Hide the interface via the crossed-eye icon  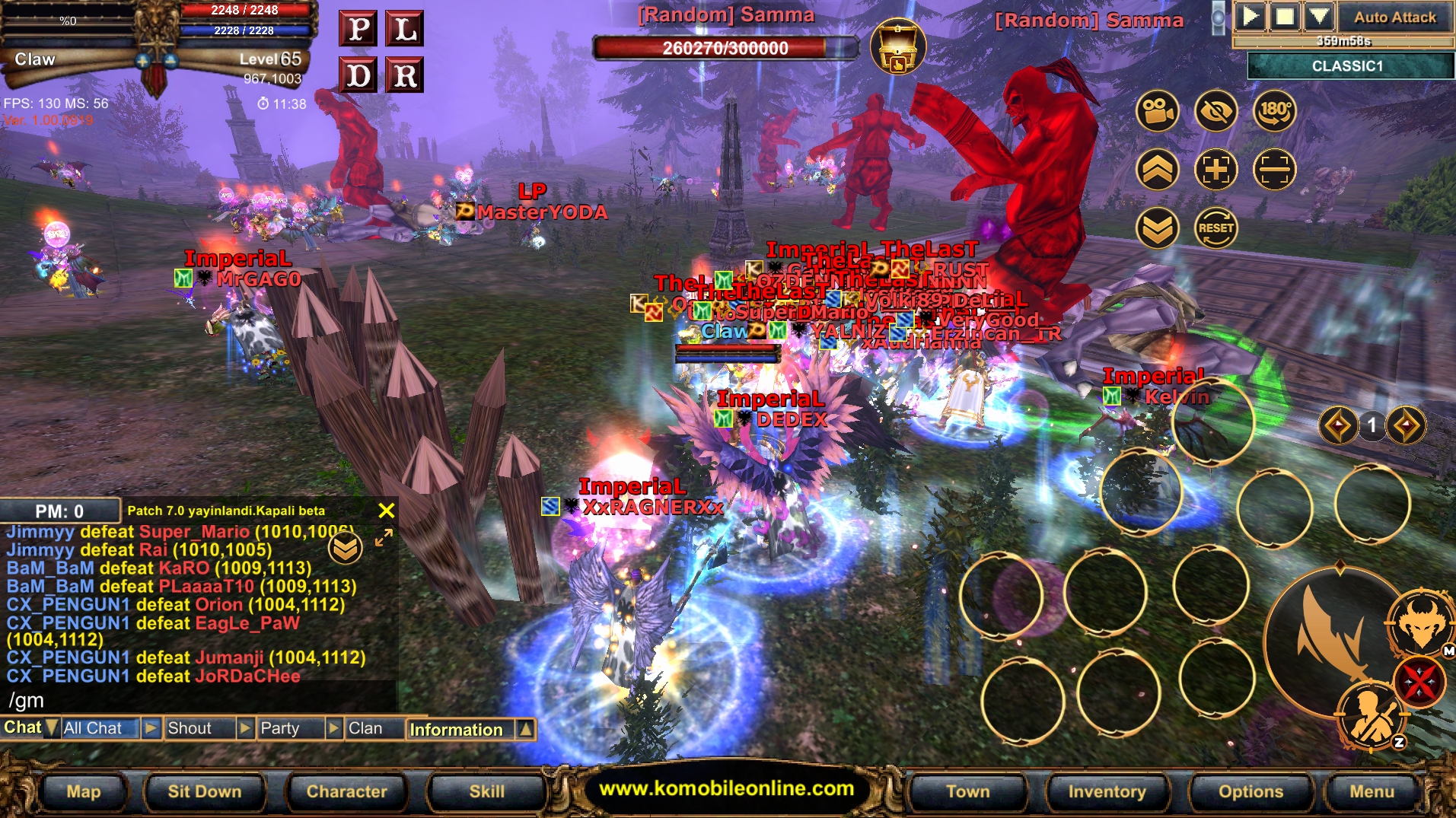[1215, 112]
